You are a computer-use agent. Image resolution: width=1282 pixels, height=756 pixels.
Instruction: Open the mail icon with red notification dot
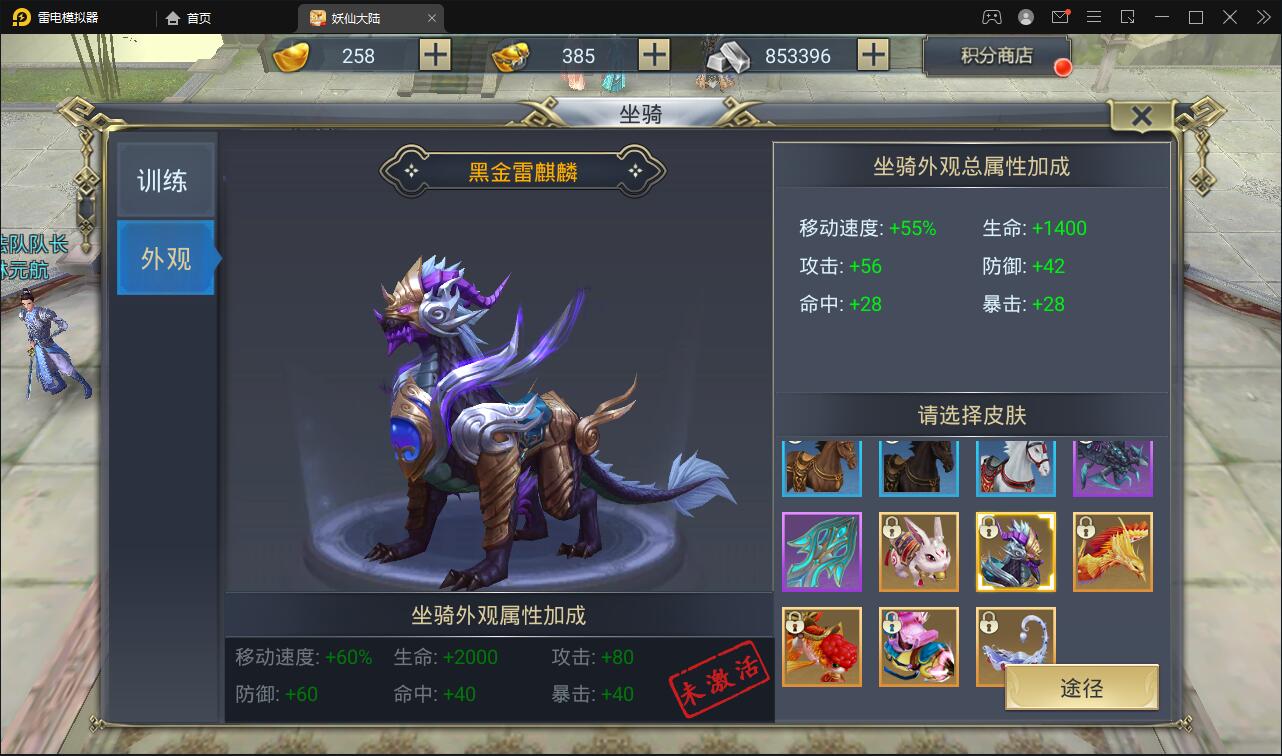pos(1060,16)
